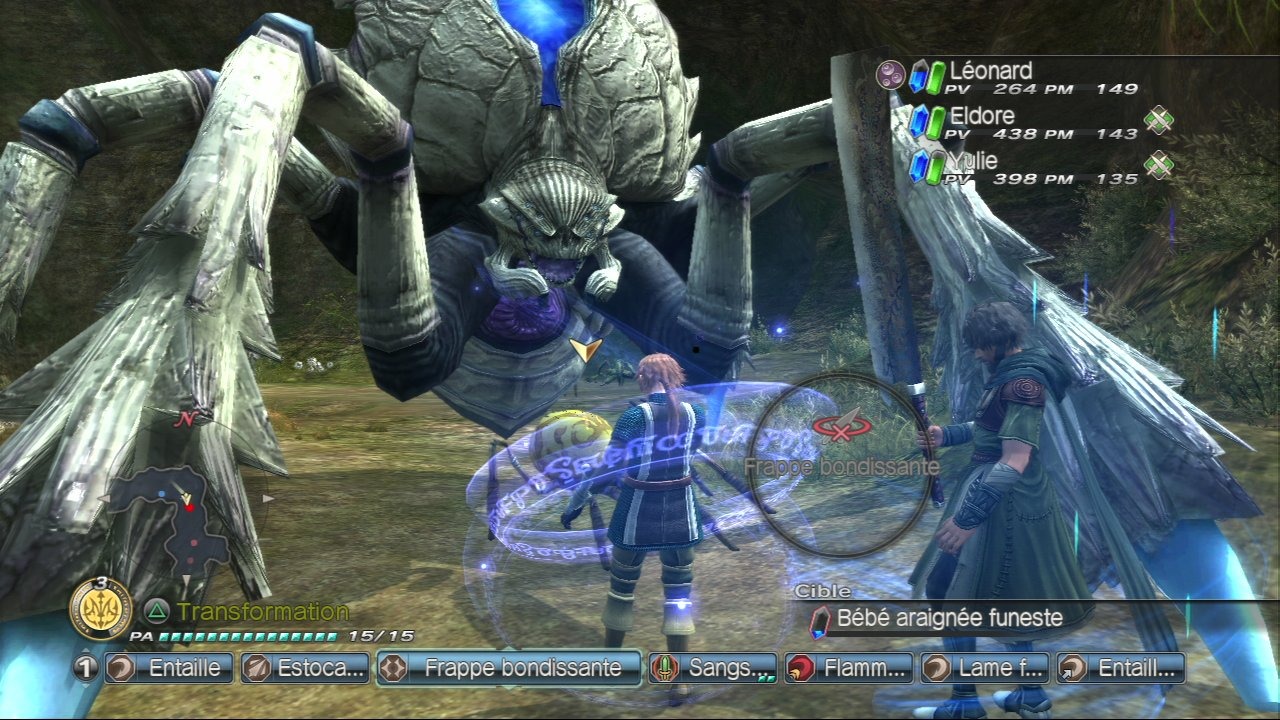1280x720 pixels.
Task: Select Frappe bondissante in the command bar
Action: point(509,668)
